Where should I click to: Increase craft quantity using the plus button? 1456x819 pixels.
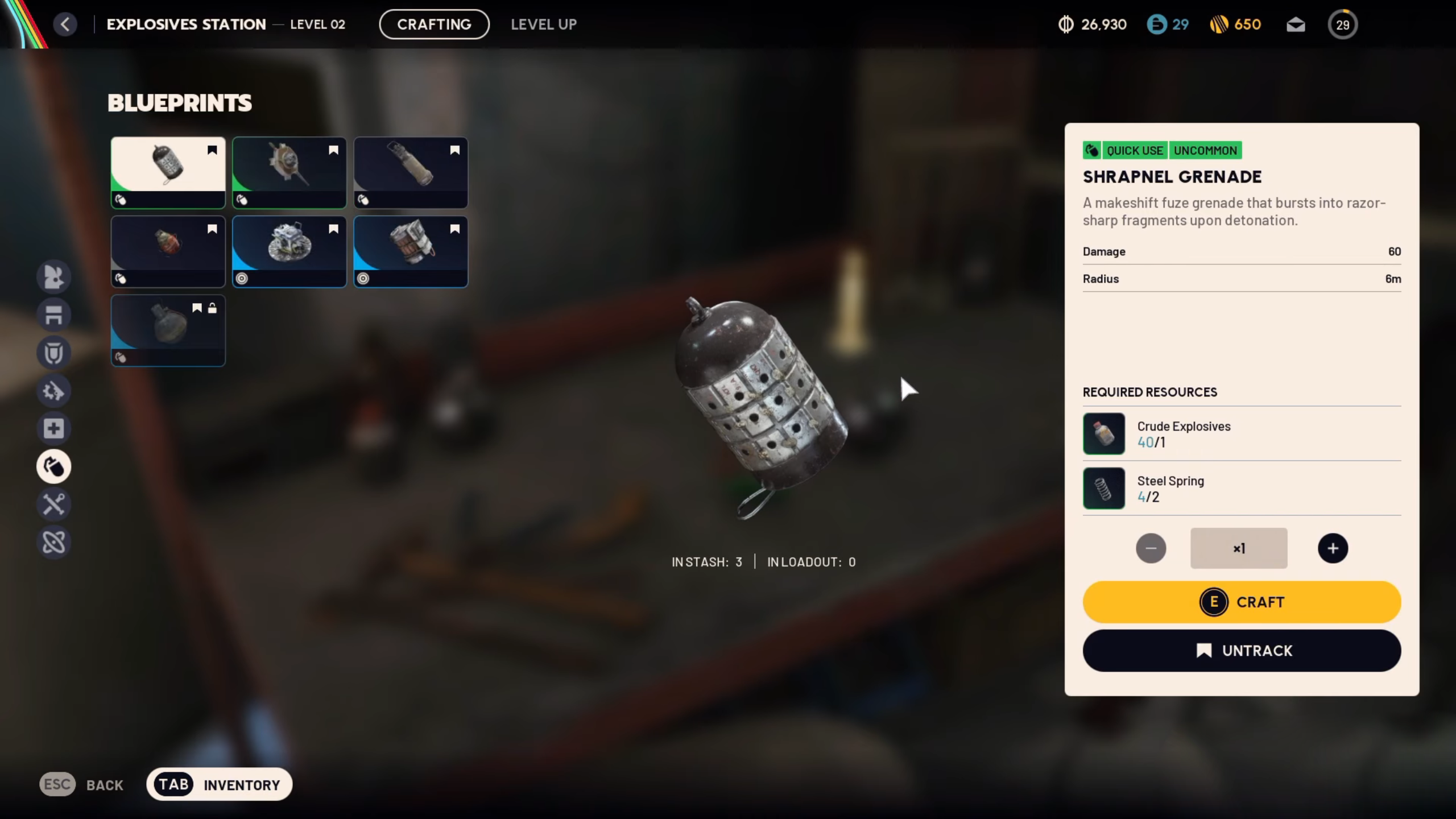pyautogui.click(x=1333, y=548)
